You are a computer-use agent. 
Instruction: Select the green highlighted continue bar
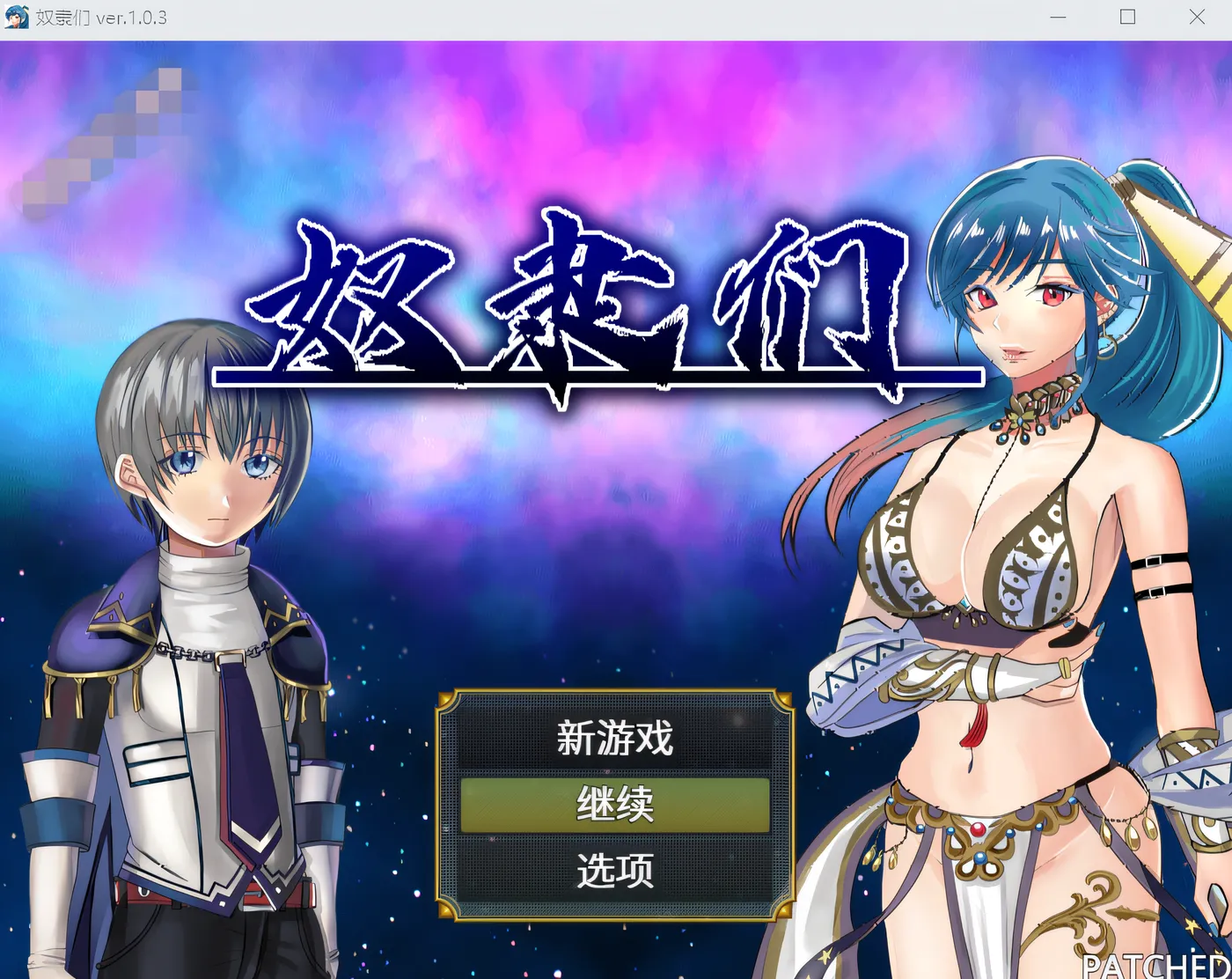point(614,804)
